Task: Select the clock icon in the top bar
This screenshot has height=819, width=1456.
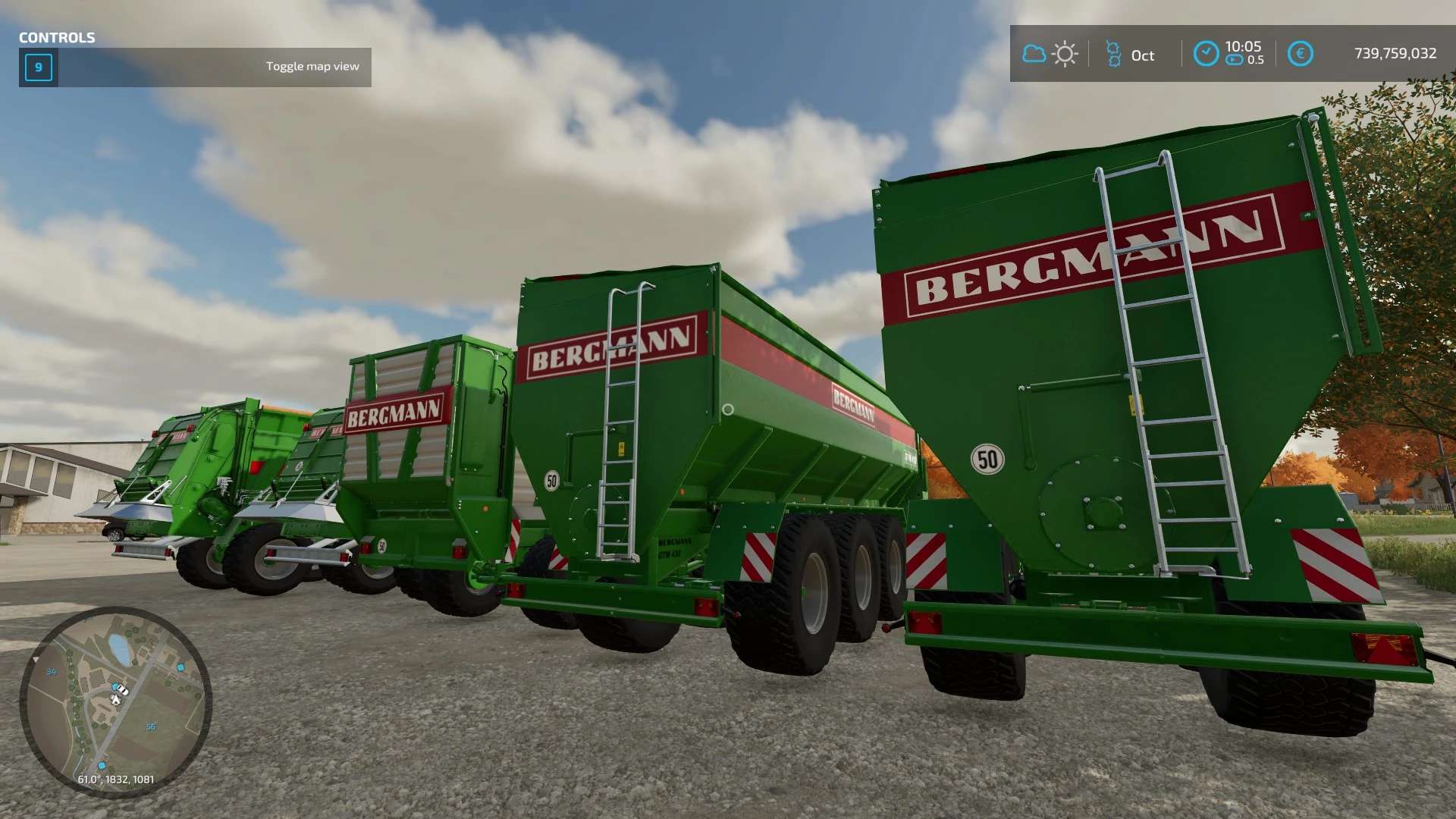Action: tap(1206, 54)
